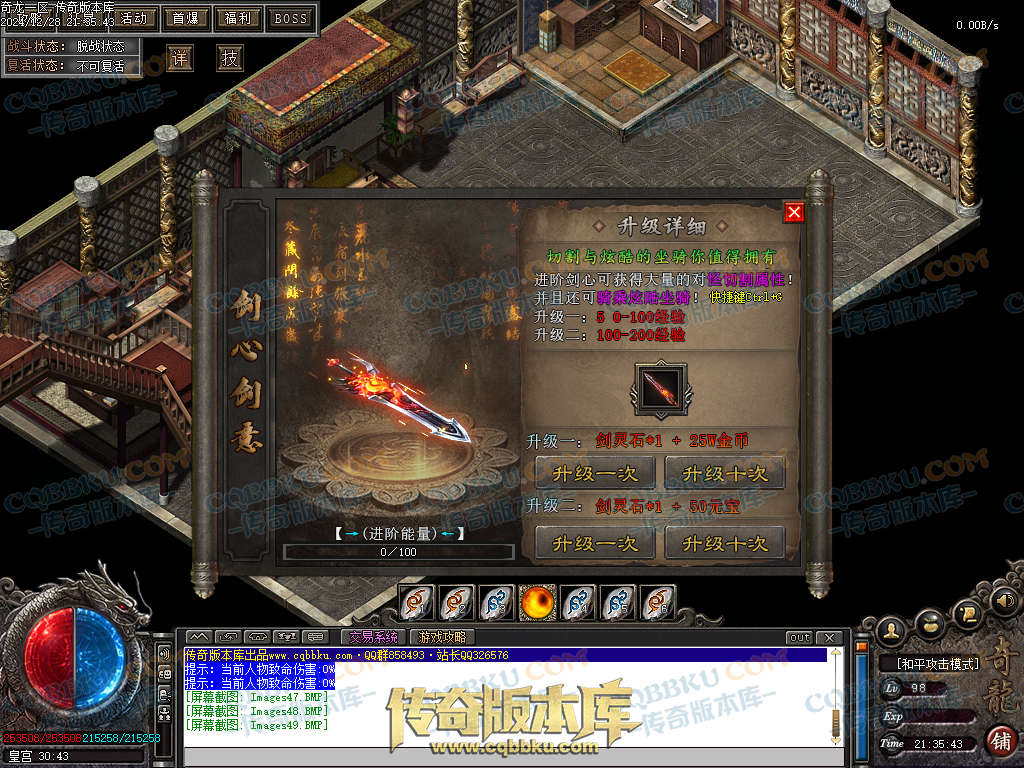Click 升级一次 under the 元宝 upgrade option

pyautogui.click(x=595, y=543)
